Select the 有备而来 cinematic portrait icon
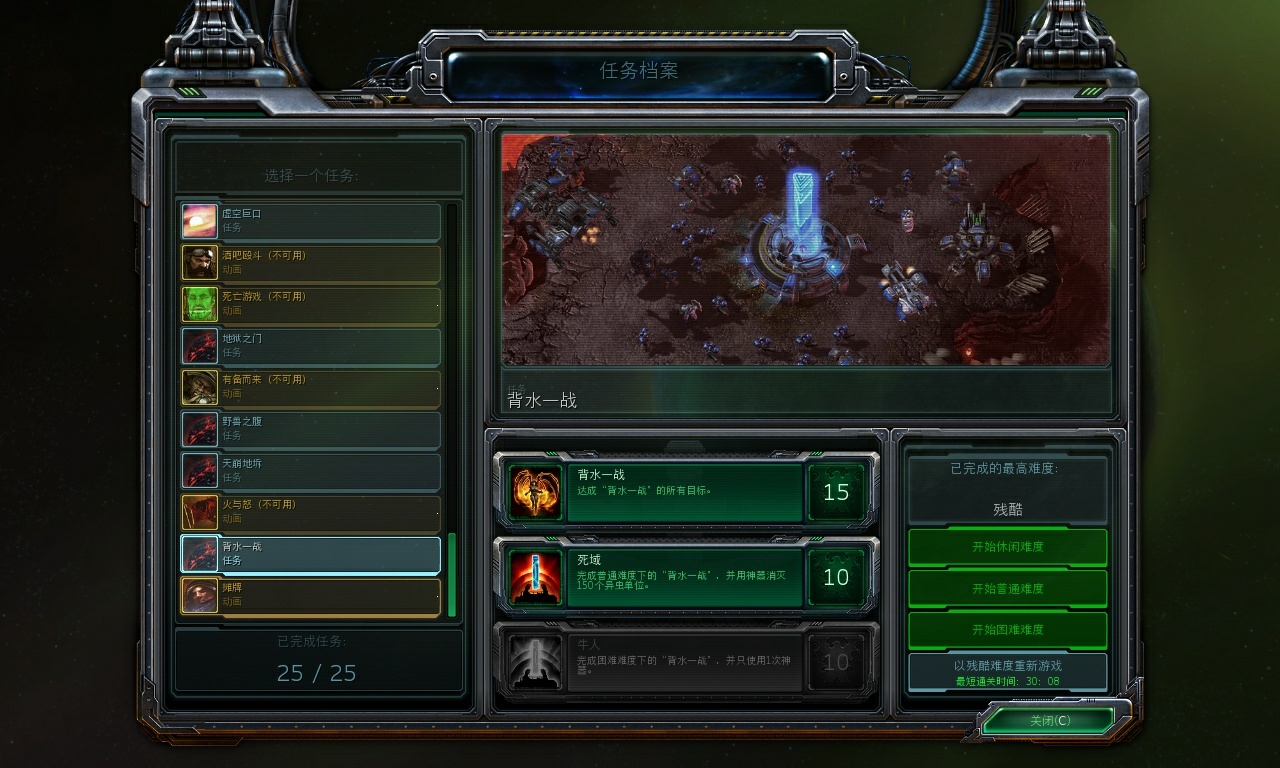Screen dimensions: 1280x768 [199, 385]
